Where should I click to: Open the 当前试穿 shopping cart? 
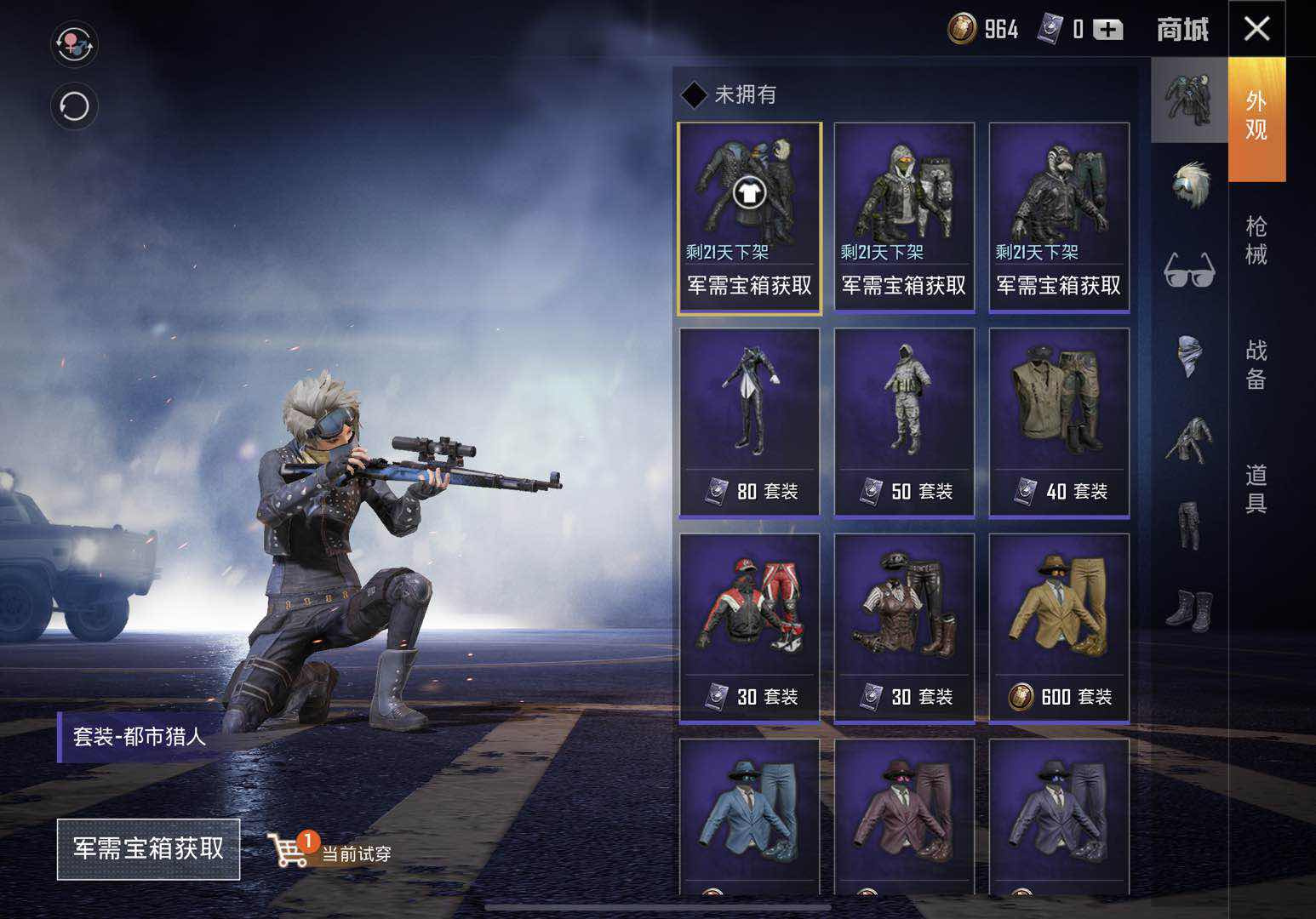pos(332,849)
